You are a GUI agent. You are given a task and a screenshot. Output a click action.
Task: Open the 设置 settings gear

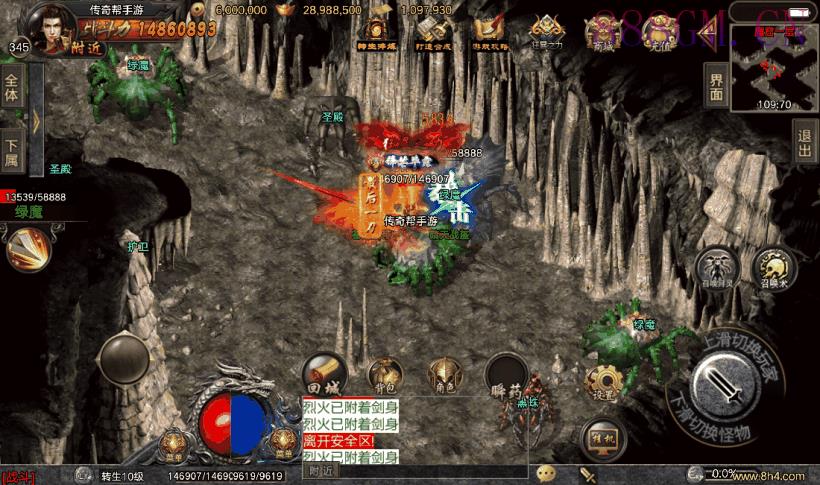[x=604, y=384]
